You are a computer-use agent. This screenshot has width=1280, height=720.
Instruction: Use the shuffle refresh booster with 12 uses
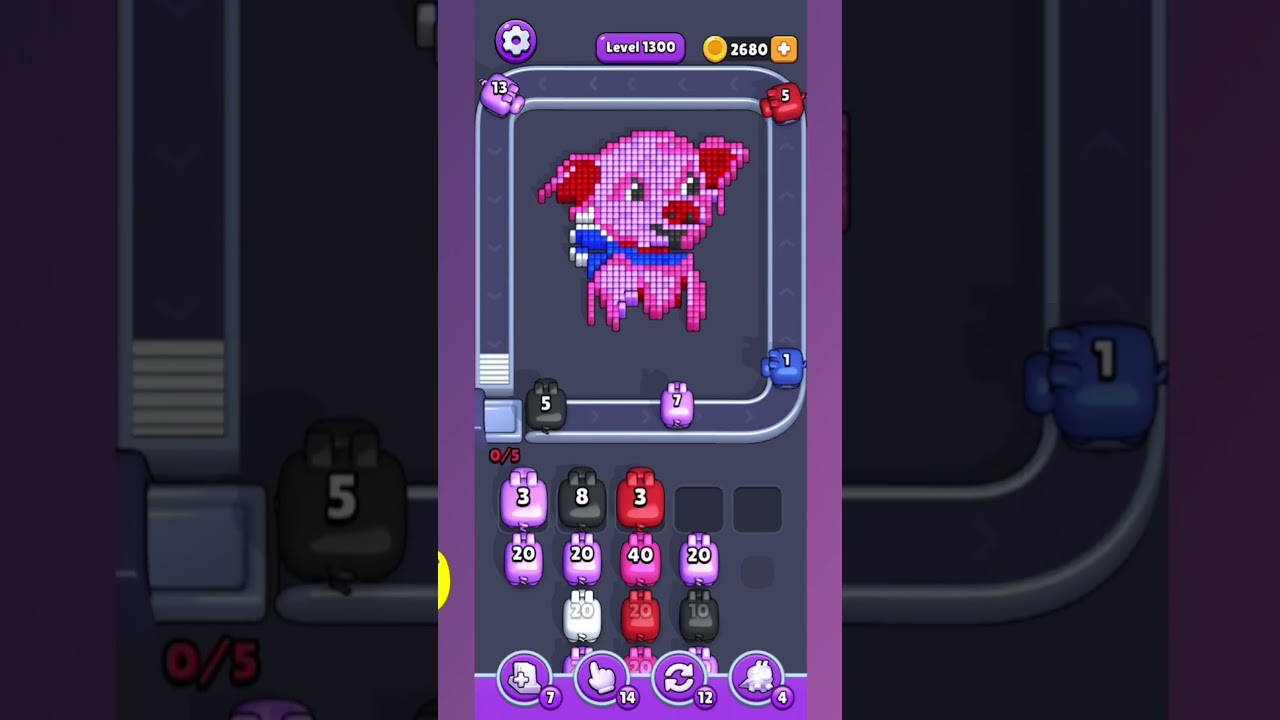click(678, 679)
